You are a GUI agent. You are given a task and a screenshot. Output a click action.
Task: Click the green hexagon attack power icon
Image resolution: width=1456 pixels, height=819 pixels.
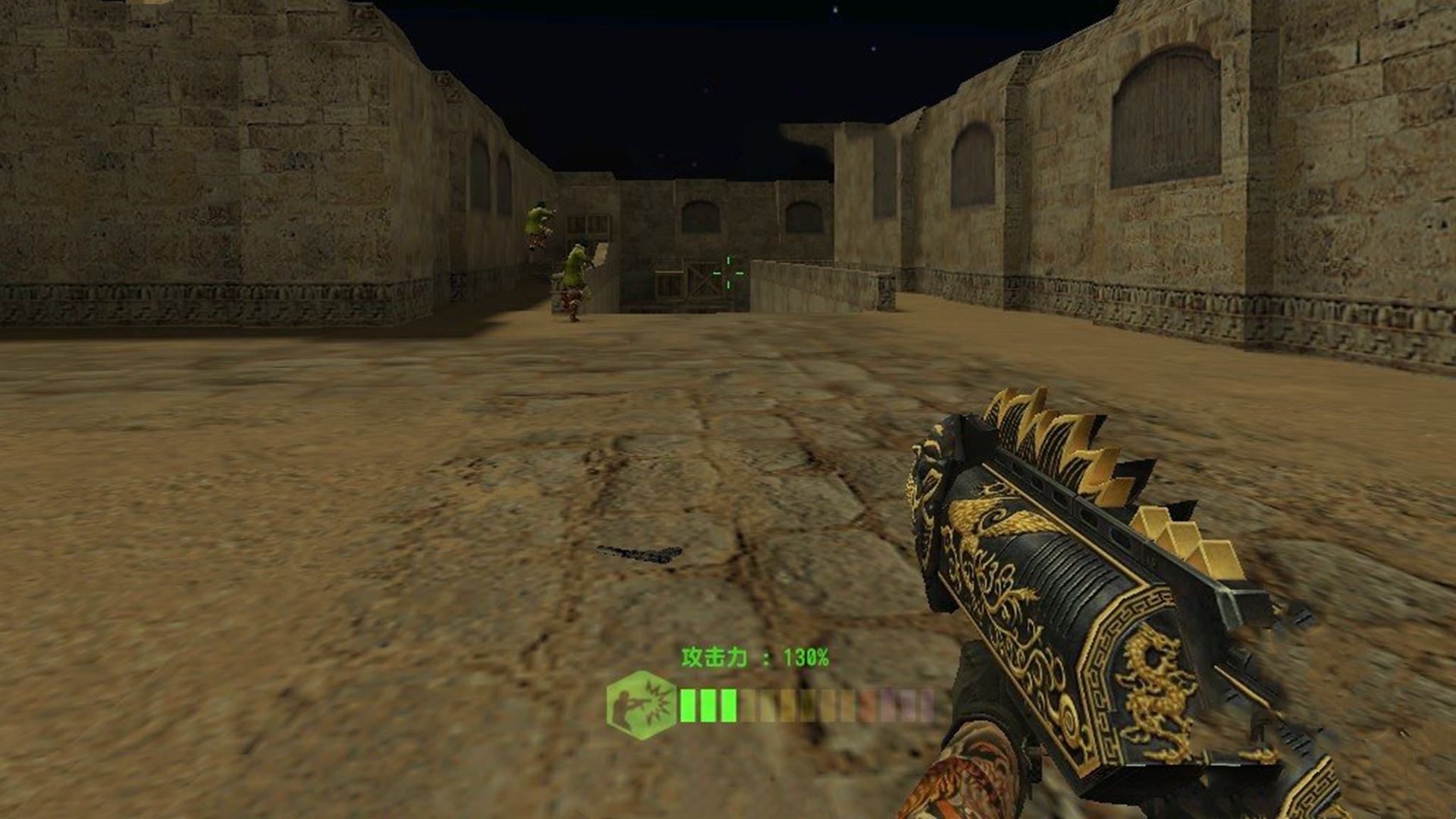click(x=641, y=704)
